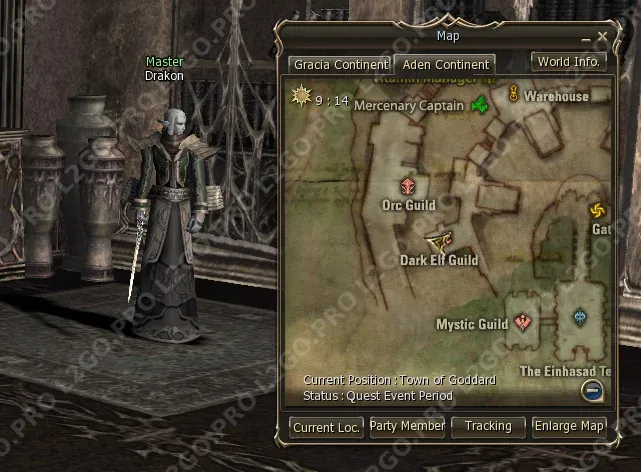Click the green Mercenary Captain marker

(x=480, y=105)
